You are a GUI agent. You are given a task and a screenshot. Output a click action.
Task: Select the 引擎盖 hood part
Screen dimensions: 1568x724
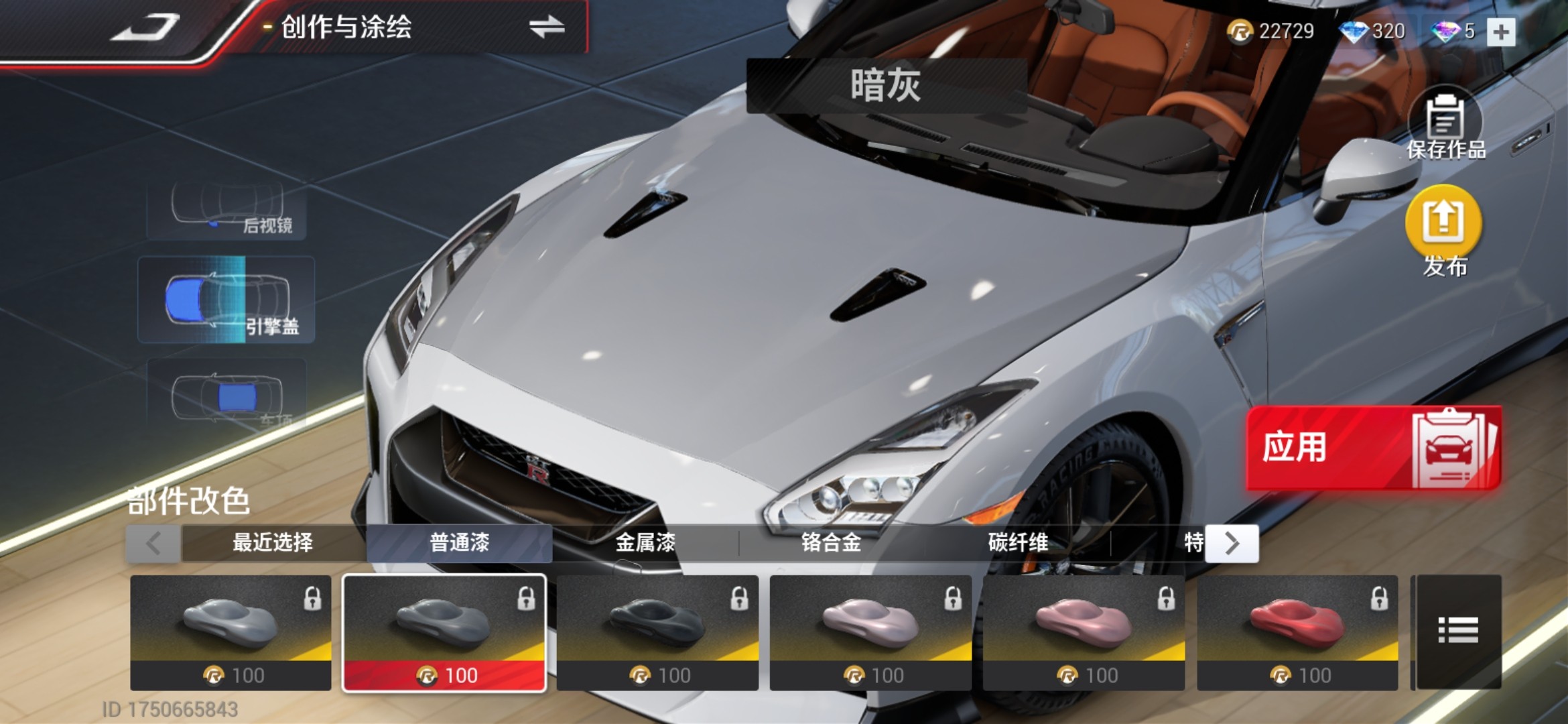tap(226, 300)
